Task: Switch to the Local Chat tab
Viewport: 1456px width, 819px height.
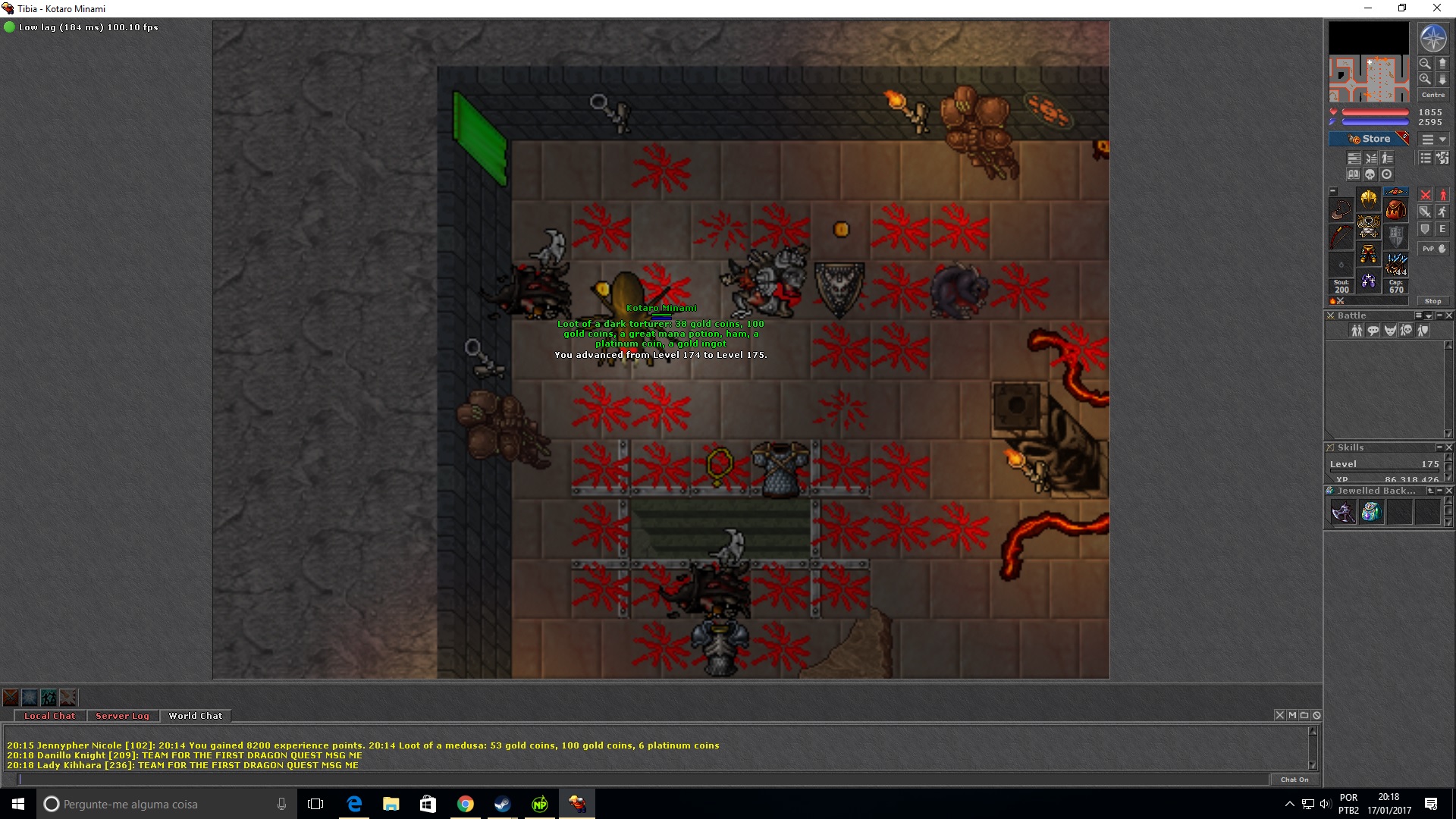Action: (x=49, y=716)
